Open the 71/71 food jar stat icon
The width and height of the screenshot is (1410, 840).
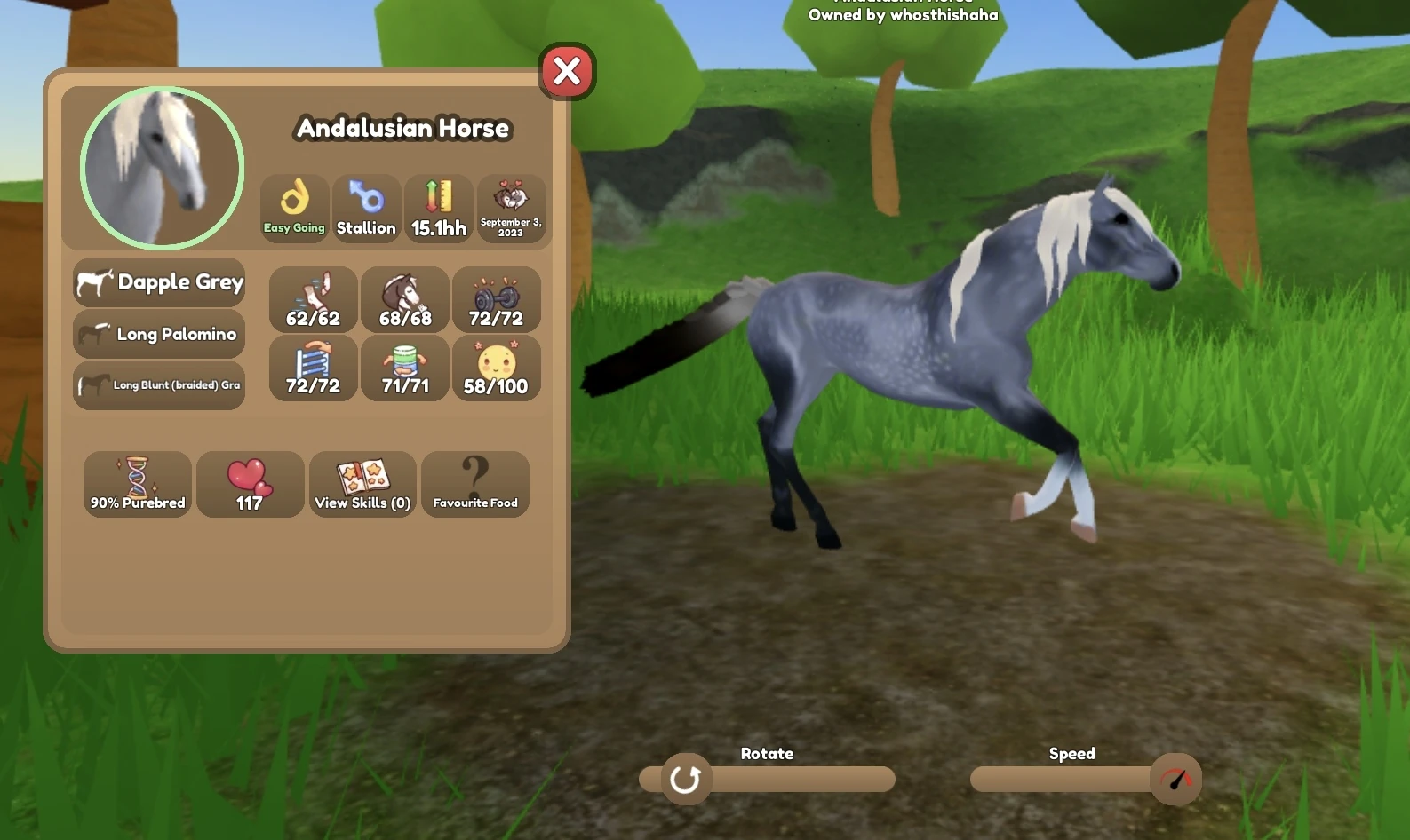[x=404, y=368]
